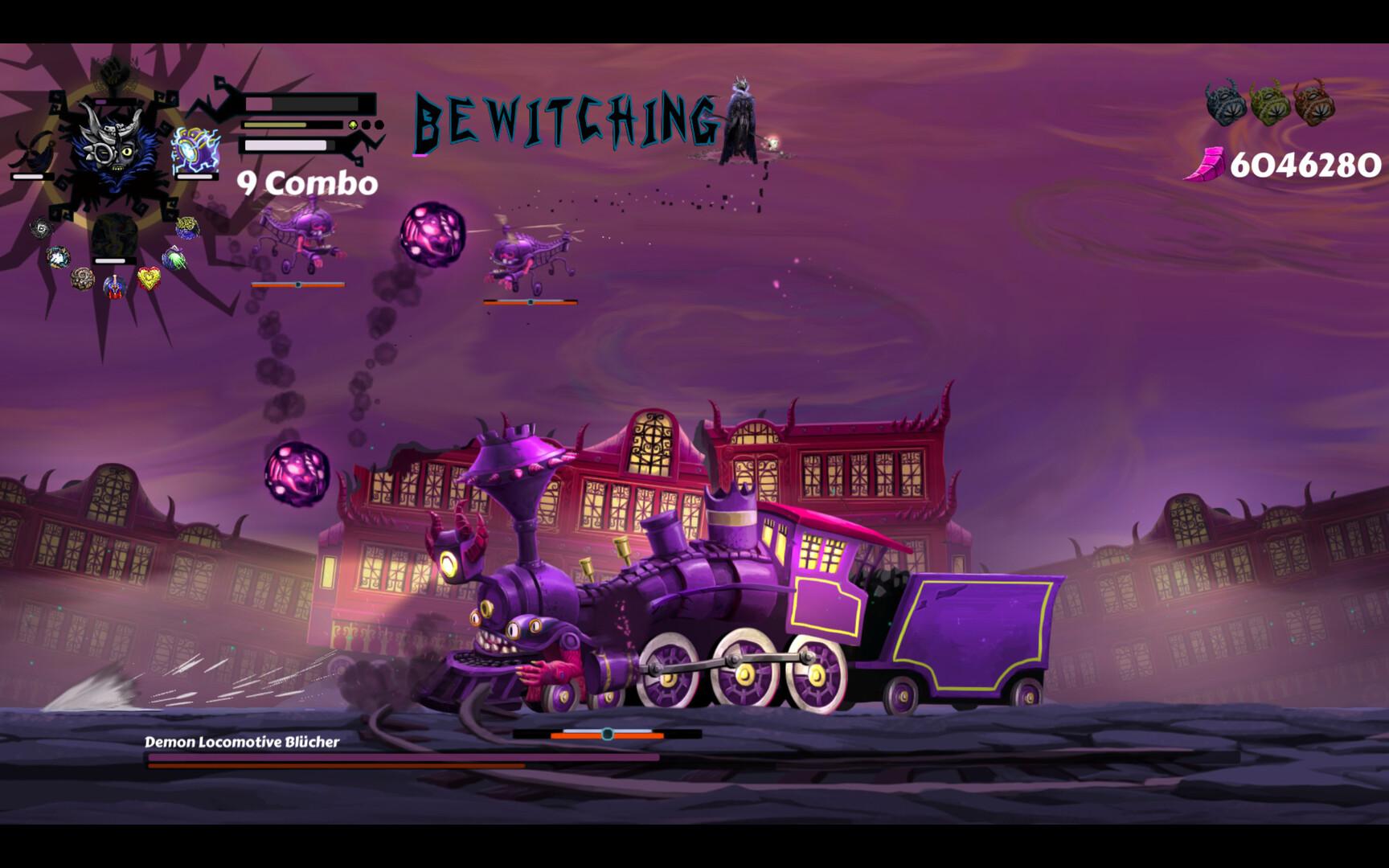
Task: Select the brown skull spell icon in the wheel
Action: (x=84, y=279)
